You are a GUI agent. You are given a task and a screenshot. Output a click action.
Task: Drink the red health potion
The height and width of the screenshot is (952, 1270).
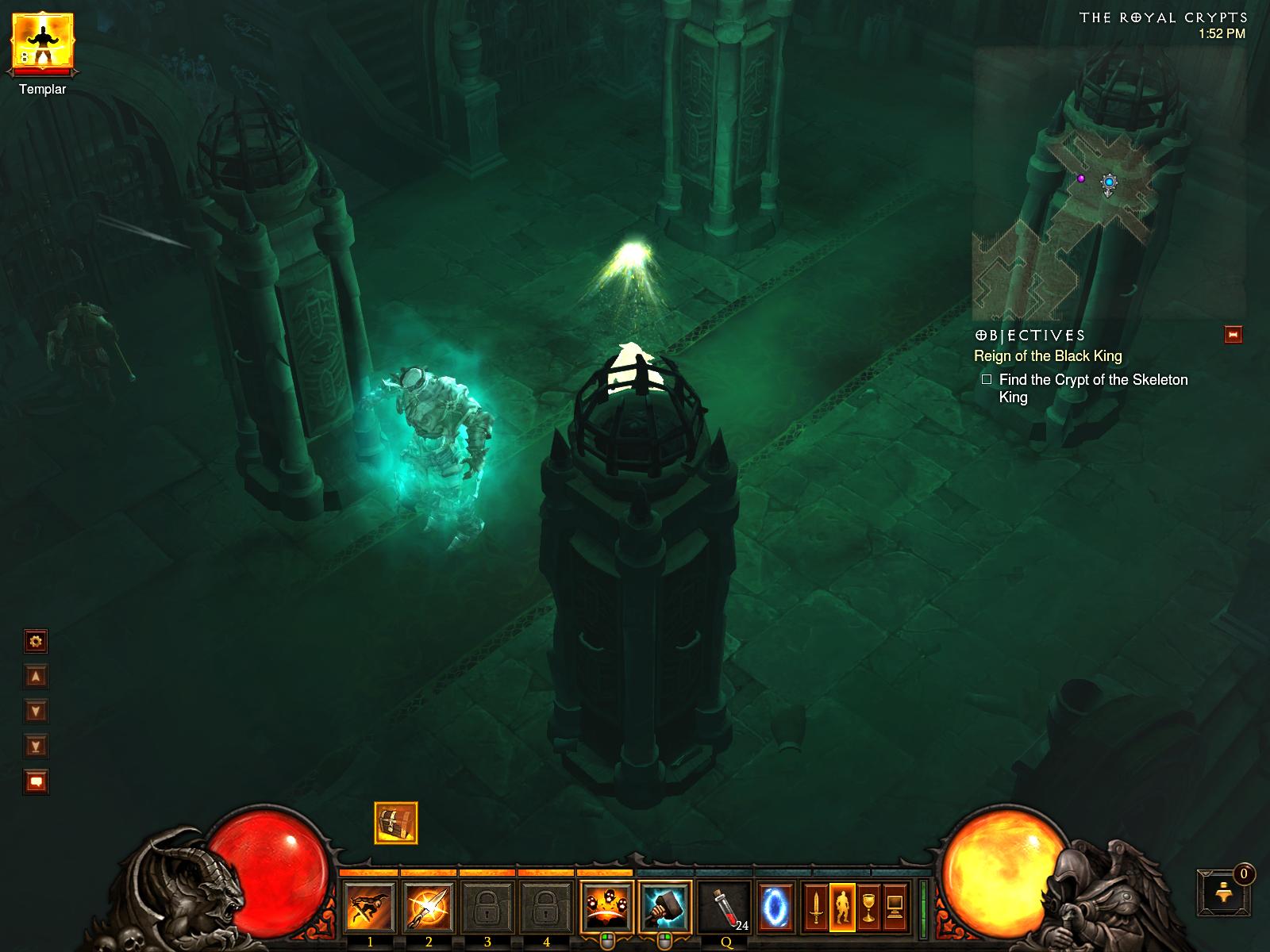pyautogui.click(x=724, y=908)
